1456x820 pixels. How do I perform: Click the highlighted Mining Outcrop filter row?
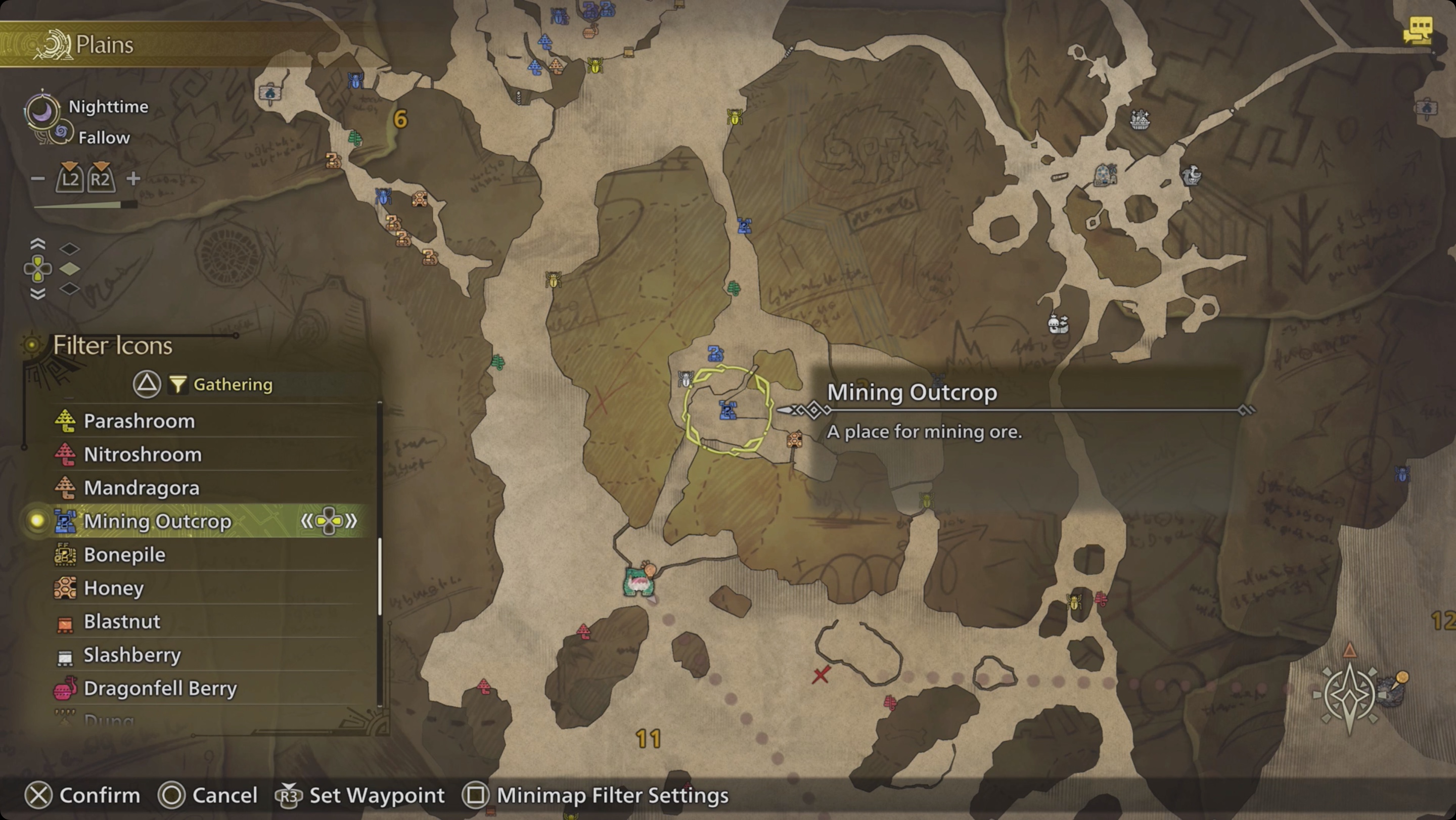coord(158,521)
